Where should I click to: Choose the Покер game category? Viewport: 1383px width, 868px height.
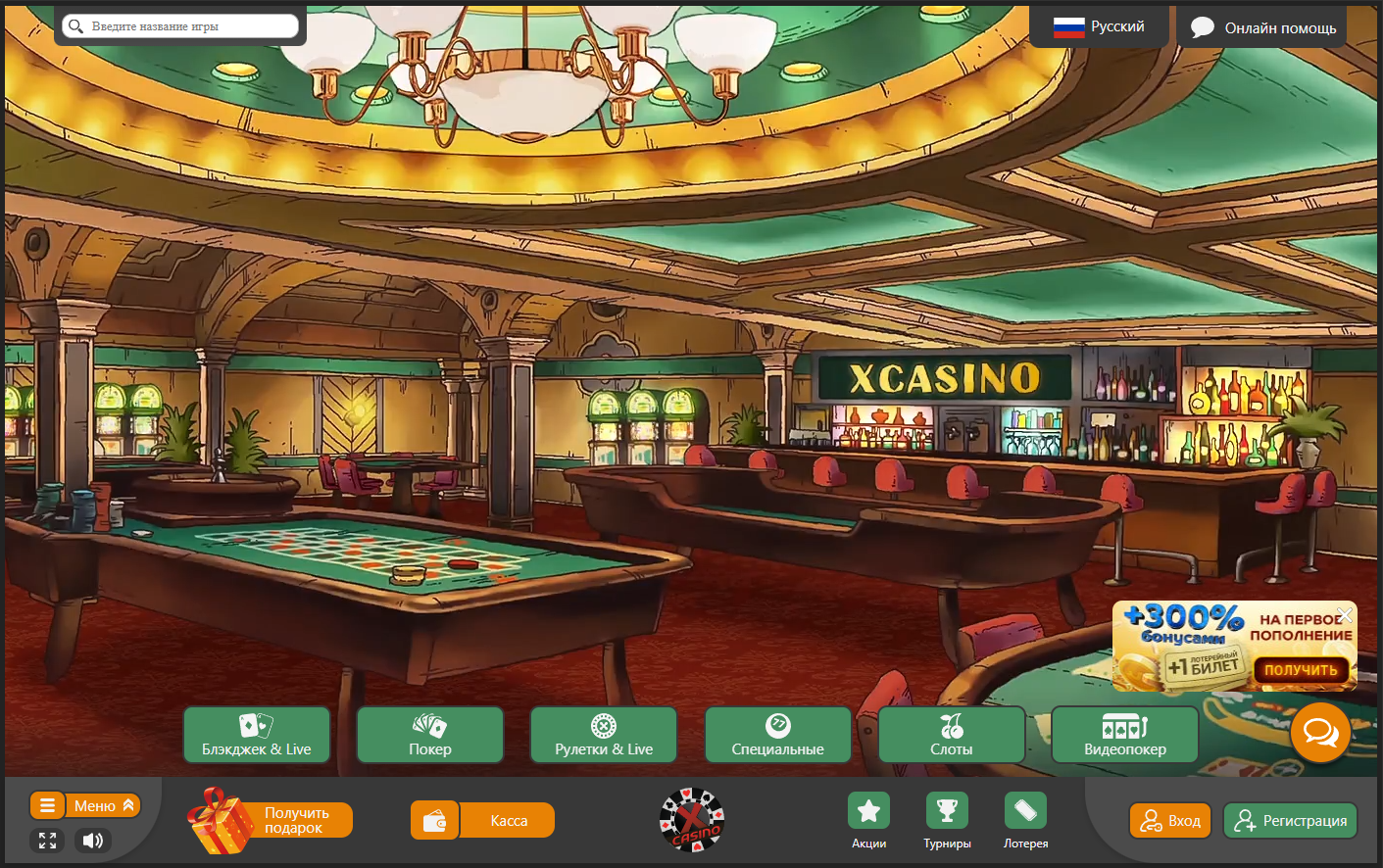tap(430, 735)
